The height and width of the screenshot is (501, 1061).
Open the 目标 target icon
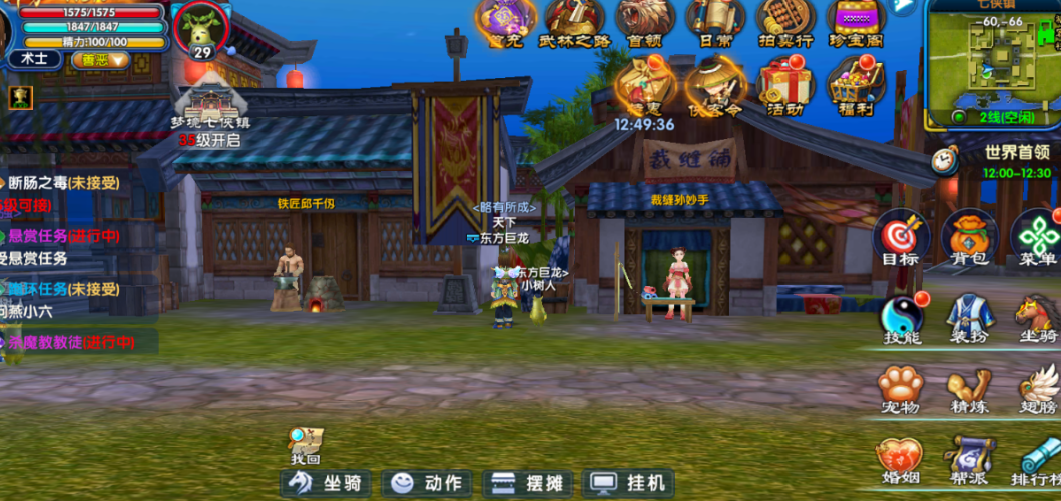click(900, 238)
